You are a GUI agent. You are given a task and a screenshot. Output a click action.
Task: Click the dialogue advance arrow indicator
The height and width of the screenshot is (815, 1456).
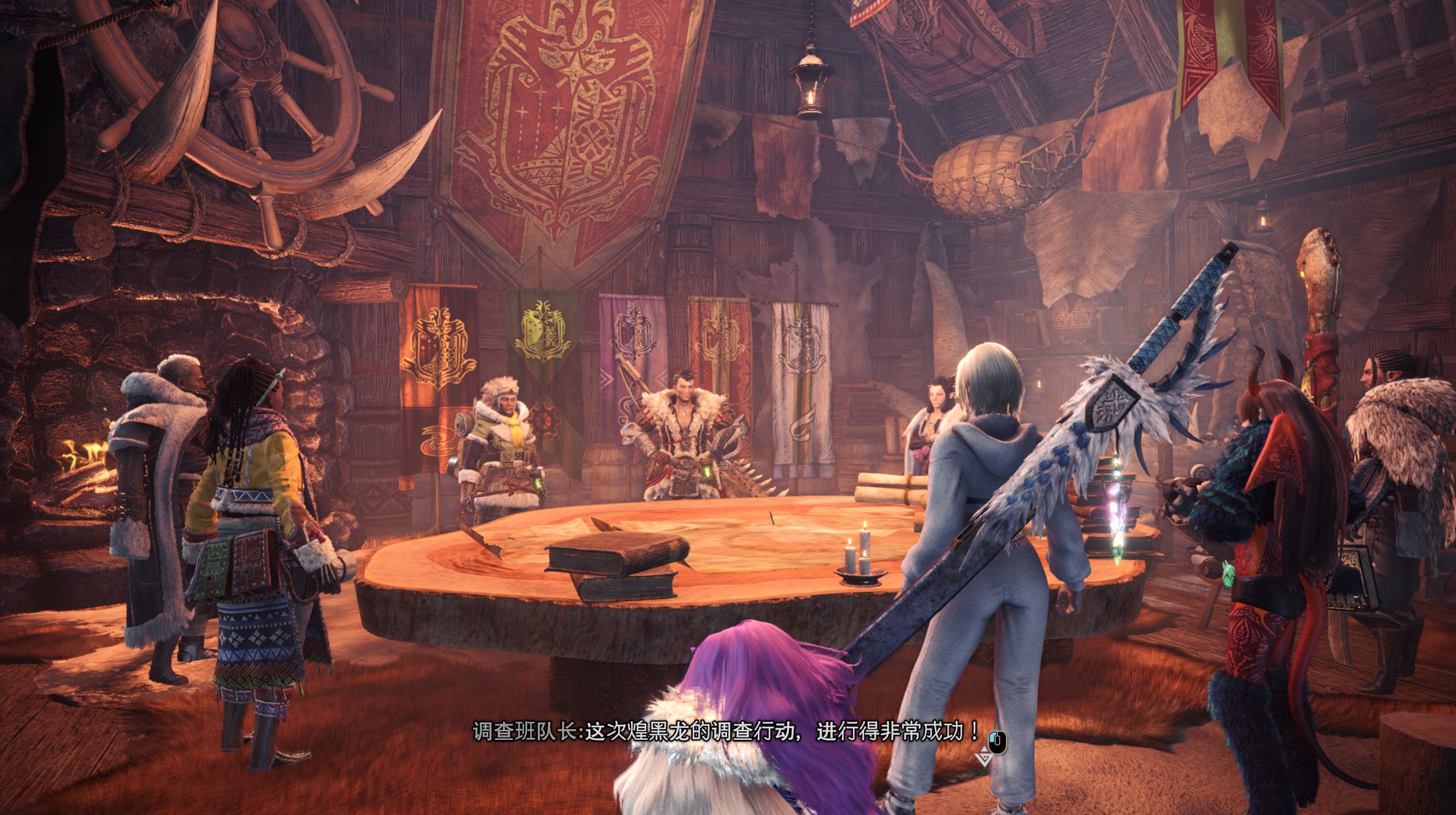click(984, 759)
